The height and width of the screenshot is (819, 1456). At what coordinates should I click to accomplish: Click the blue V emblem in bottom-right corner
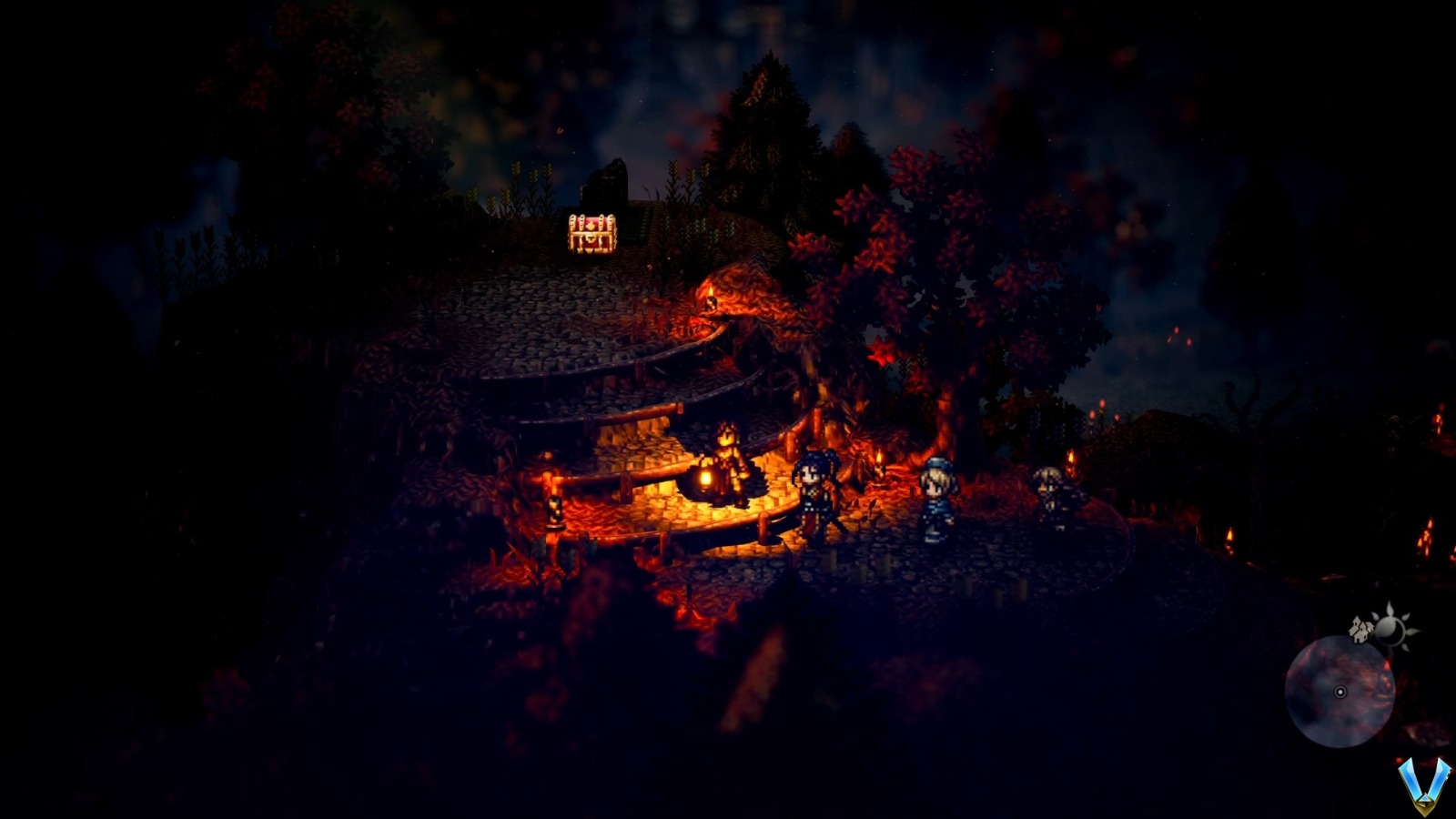tap(1423, 783)
